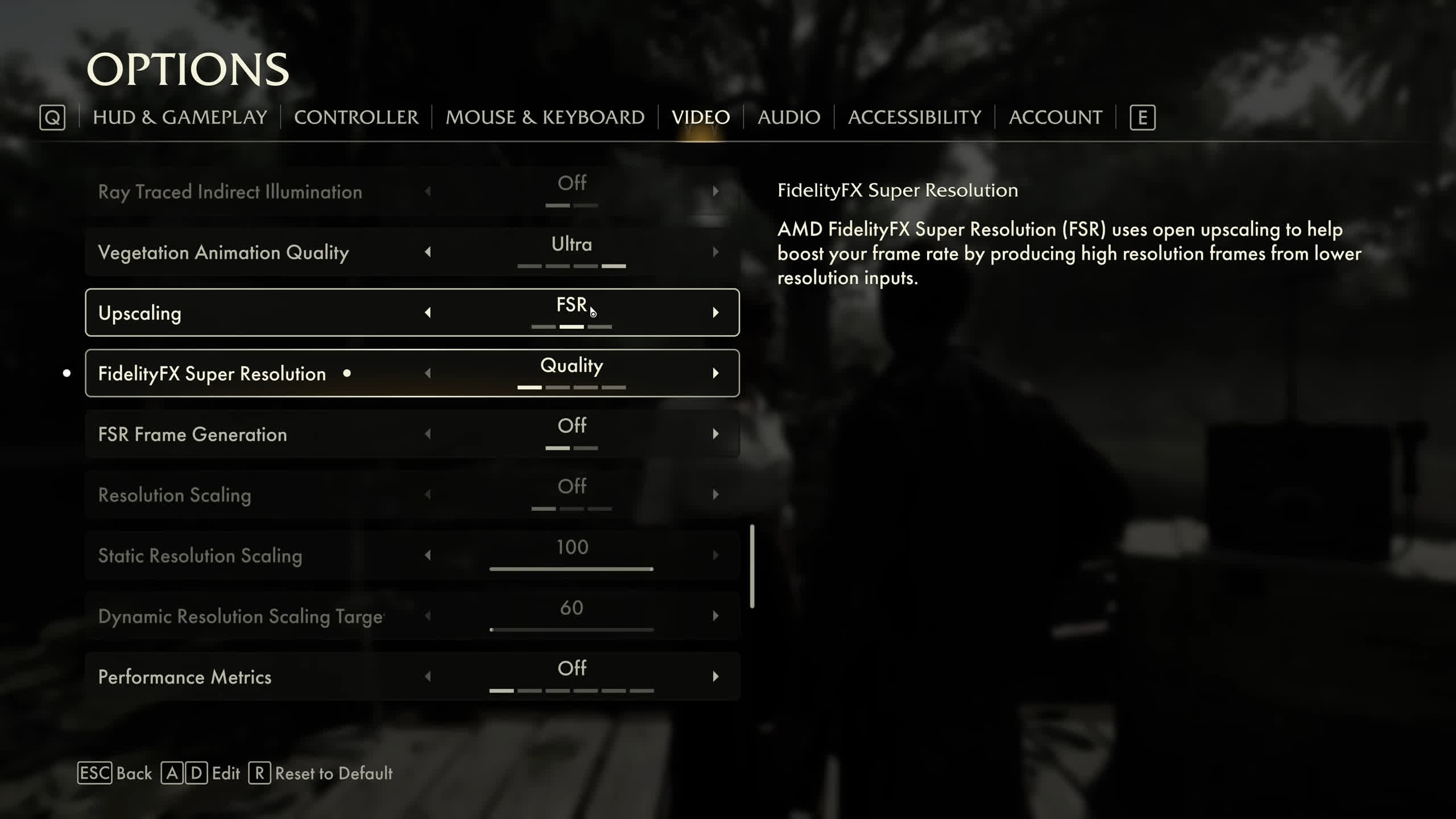
Task: Click the settings list scrollbar
Action: (x=752, y=566)
